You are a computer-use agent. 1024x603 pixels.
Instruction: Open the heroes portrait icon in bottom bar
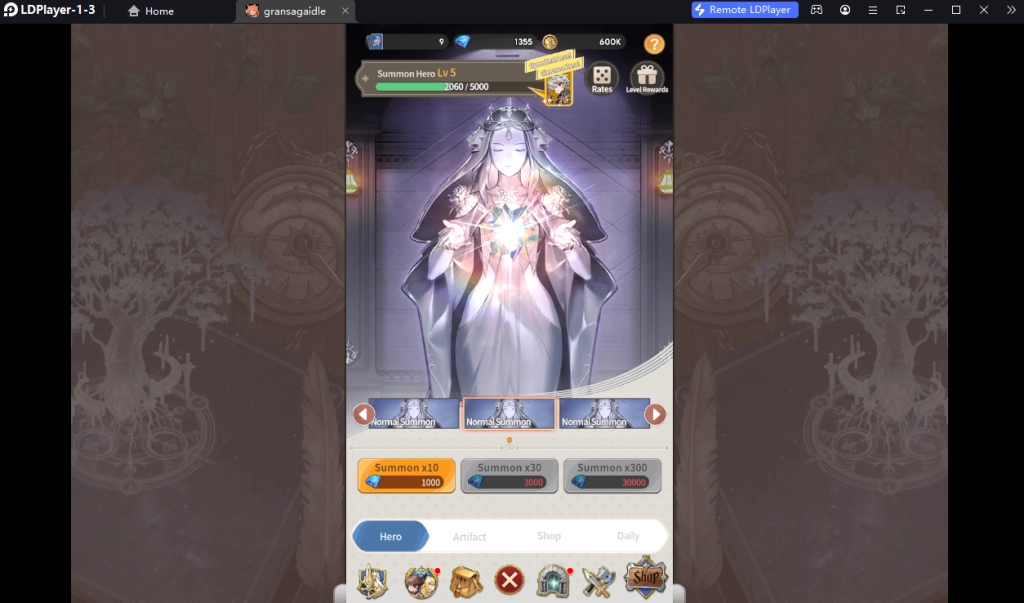421,581
